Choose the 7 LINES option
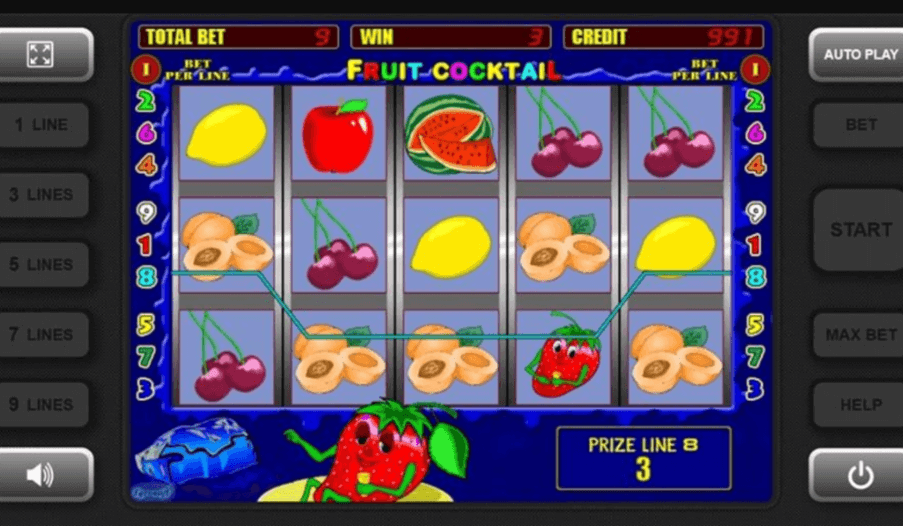This screenshot has height=526, width=904. point(41,335)
